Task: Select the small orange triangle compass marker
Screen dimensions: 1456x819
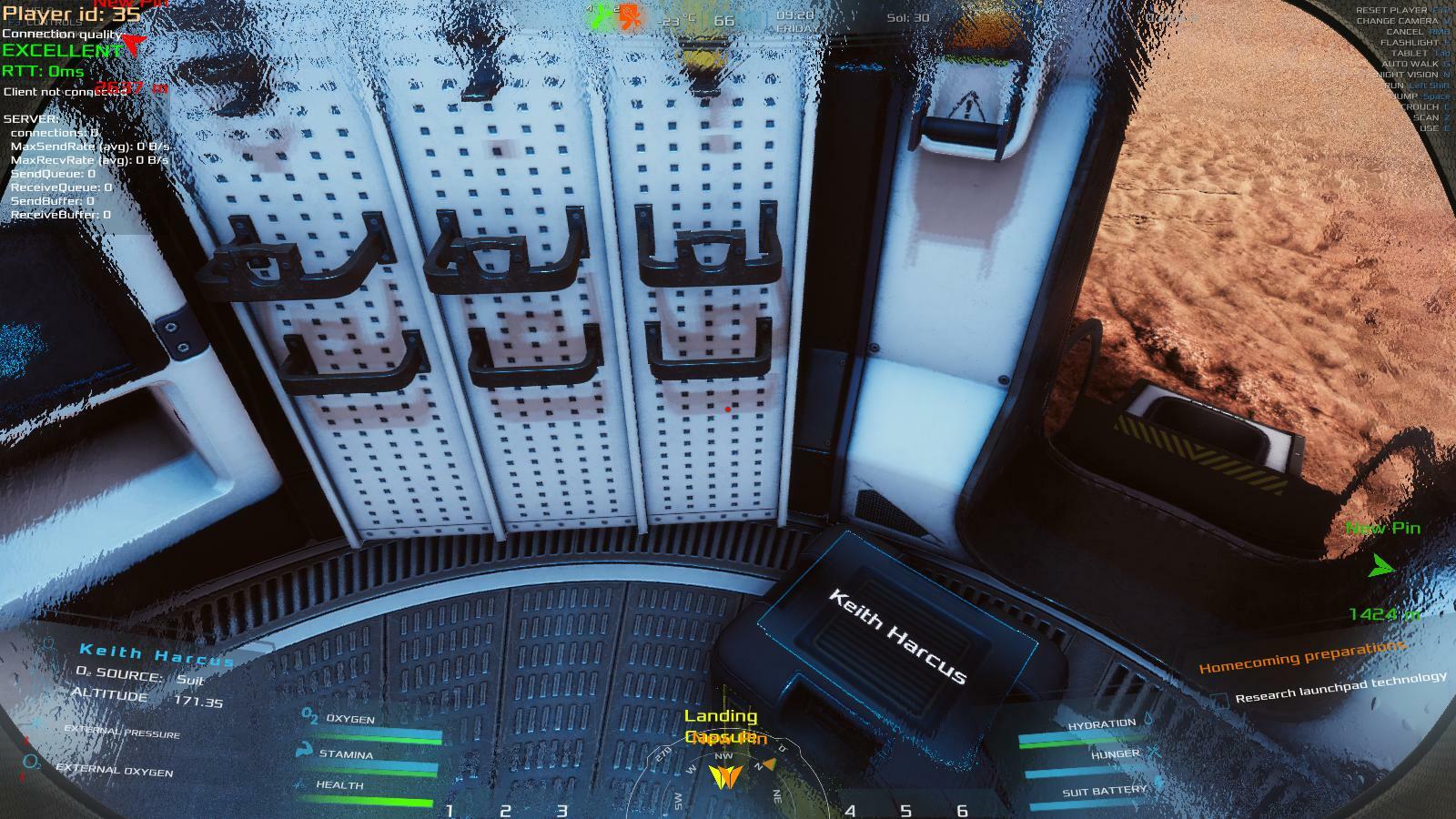Action: [x=769, y=764]
